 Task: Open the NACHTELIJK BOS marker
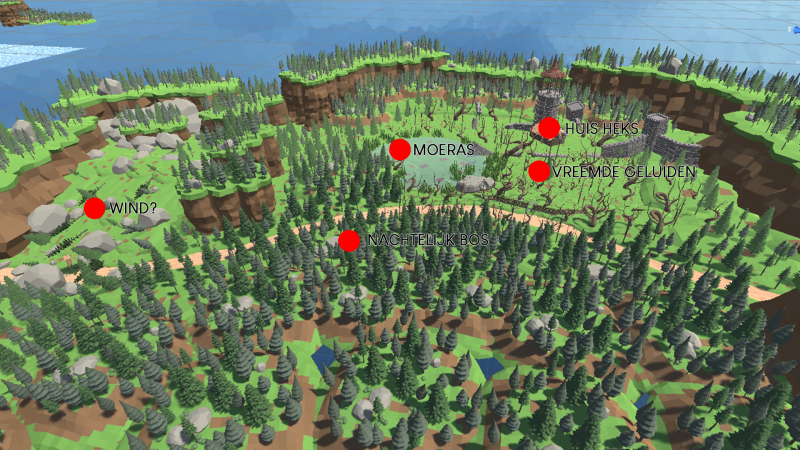(x=349, y=241)
